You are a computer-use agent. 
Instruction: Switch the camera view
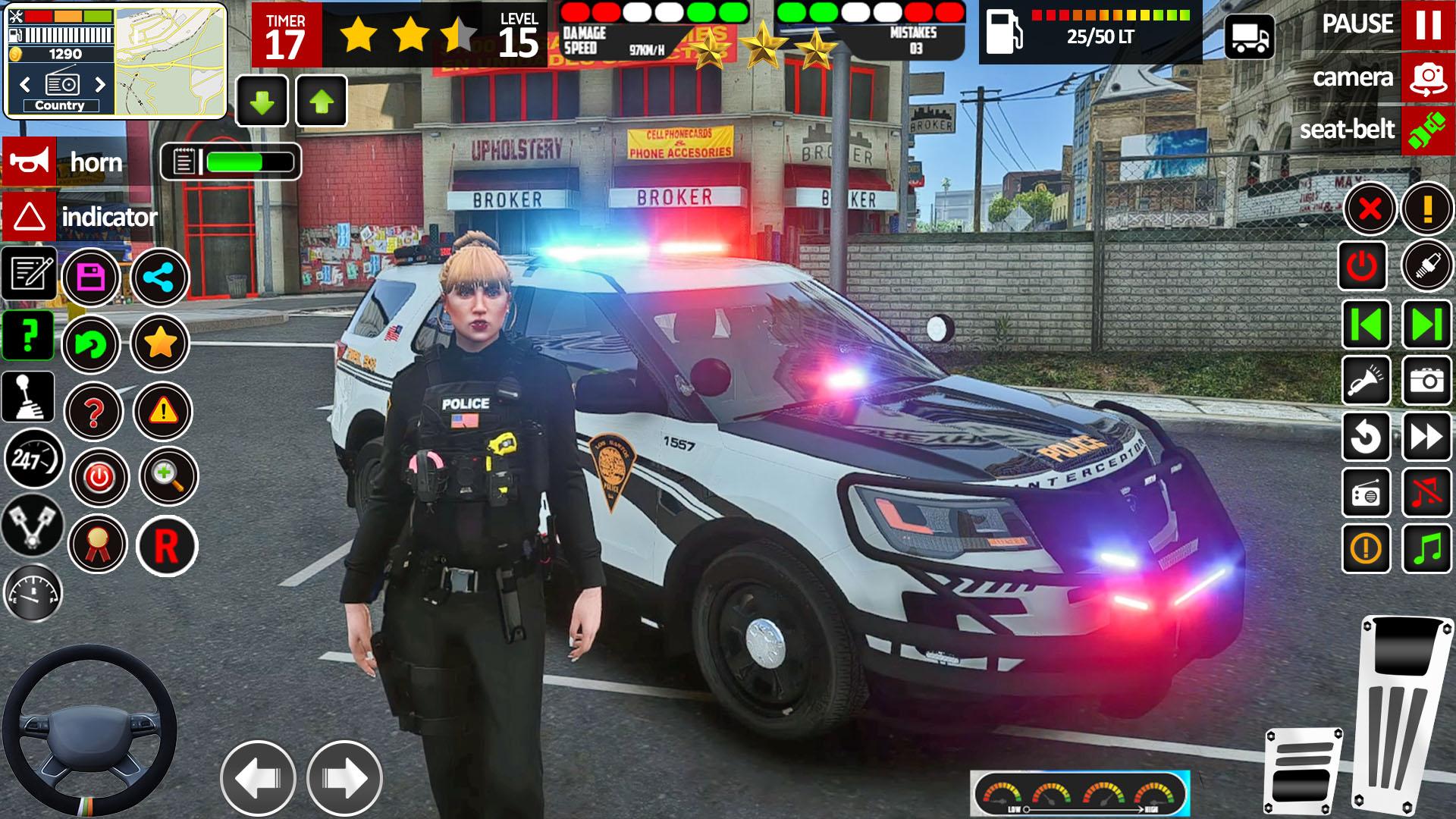(x=1427, y=77)
